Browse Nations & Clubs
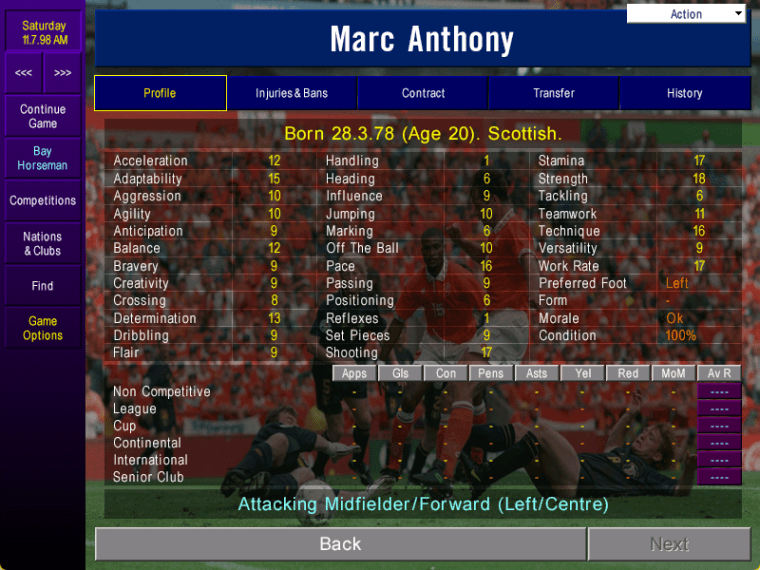The width and height of the screenshot is (760, 570). 43,244
